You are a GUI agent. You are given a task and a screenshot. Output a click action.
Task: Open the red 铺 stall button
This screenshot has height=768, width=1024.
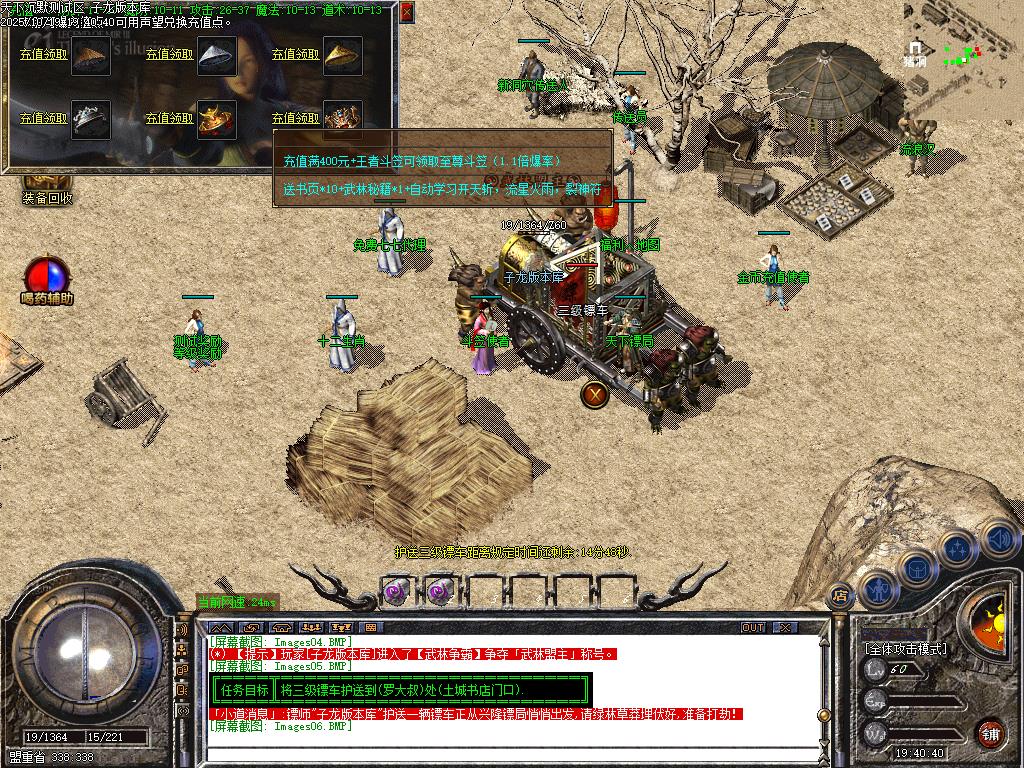click(x=989, y=733)
